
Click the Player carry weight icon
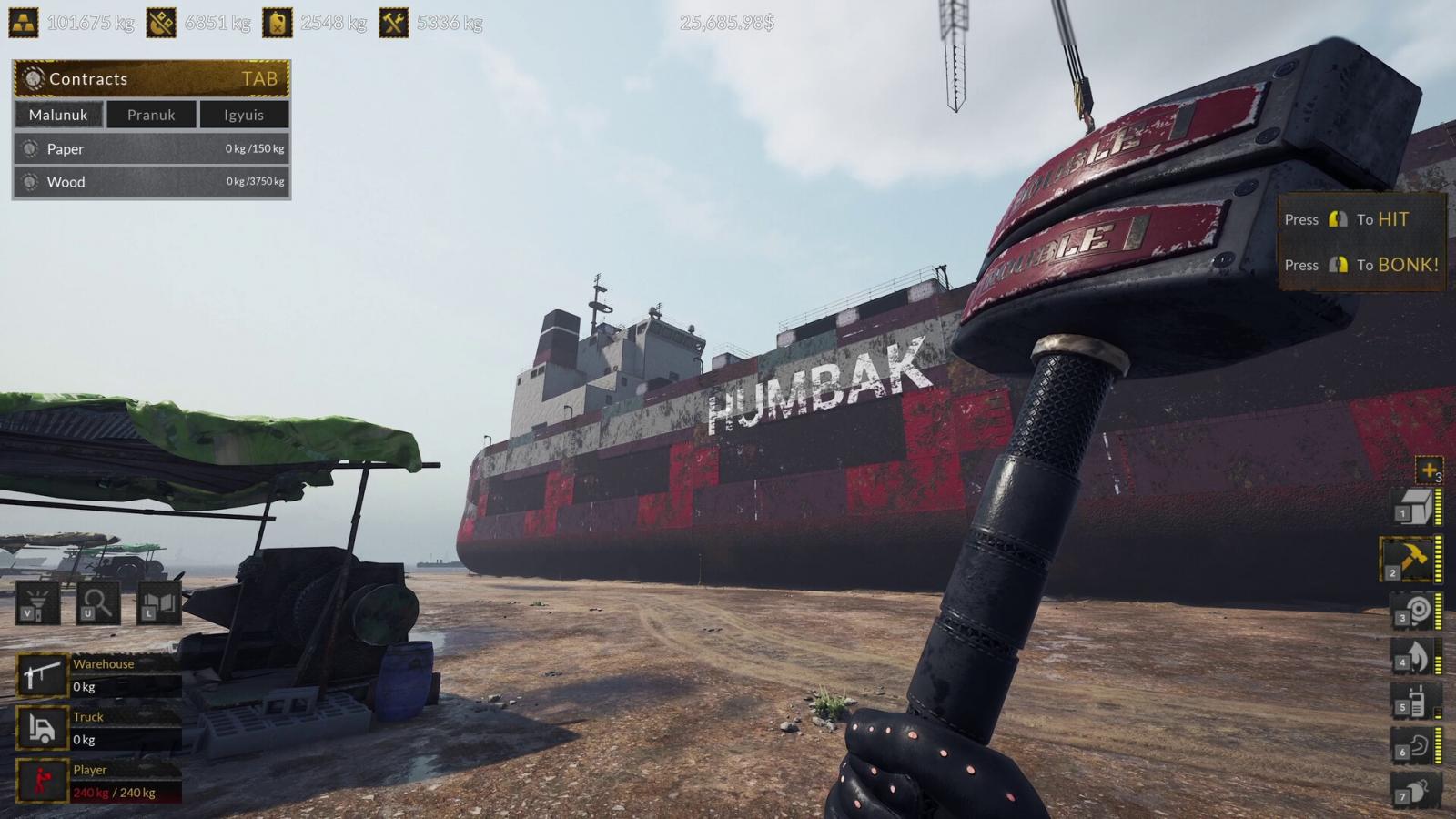pos(42,781)
